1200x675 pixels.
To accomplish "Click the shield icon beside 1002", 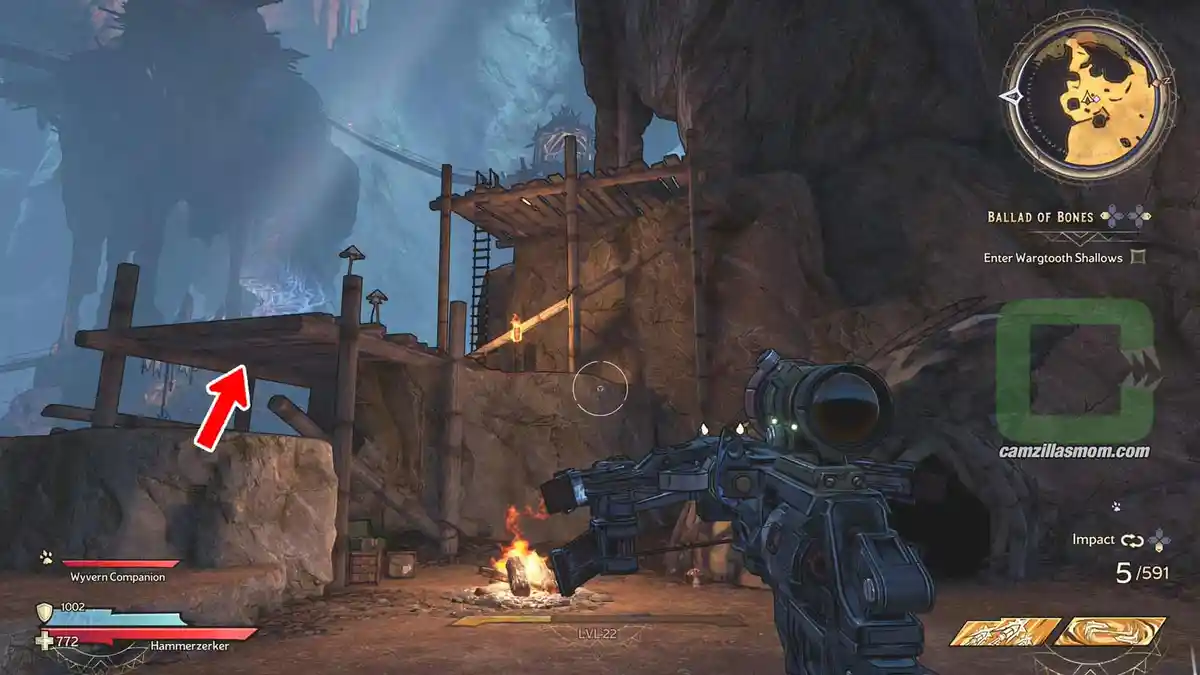I will (x=44, y=612).
